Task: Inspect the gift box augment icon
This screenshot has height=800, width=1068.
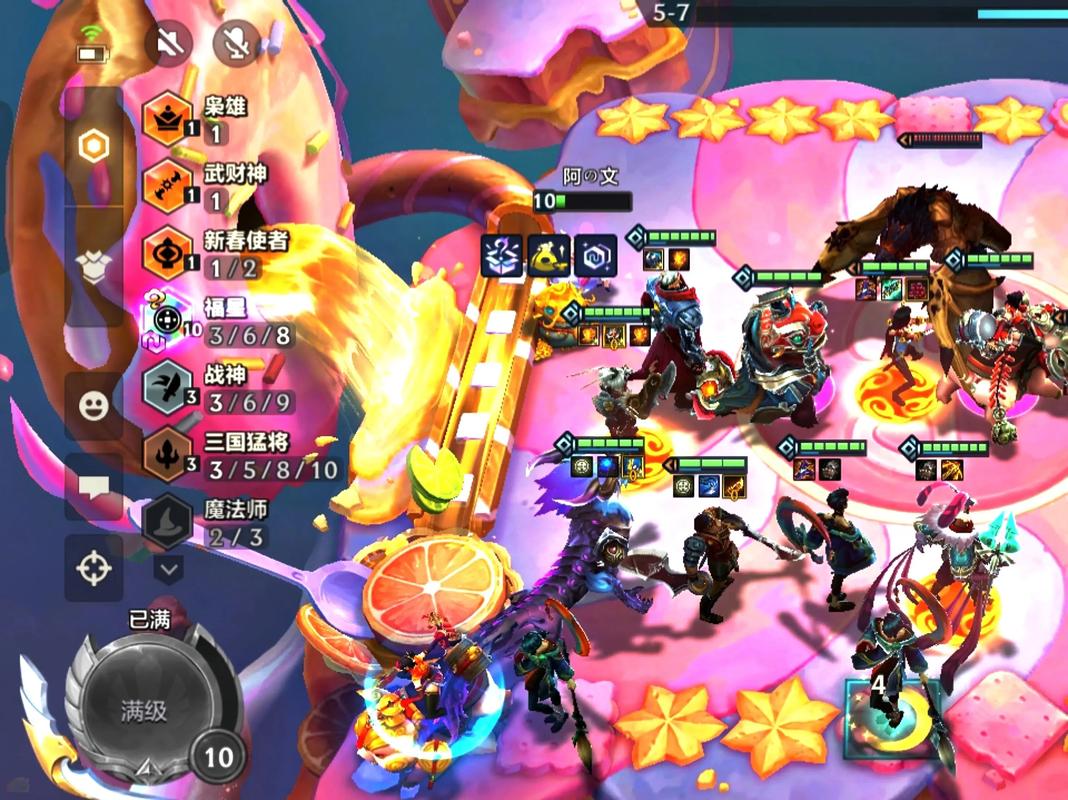Action: coord(502,256)
